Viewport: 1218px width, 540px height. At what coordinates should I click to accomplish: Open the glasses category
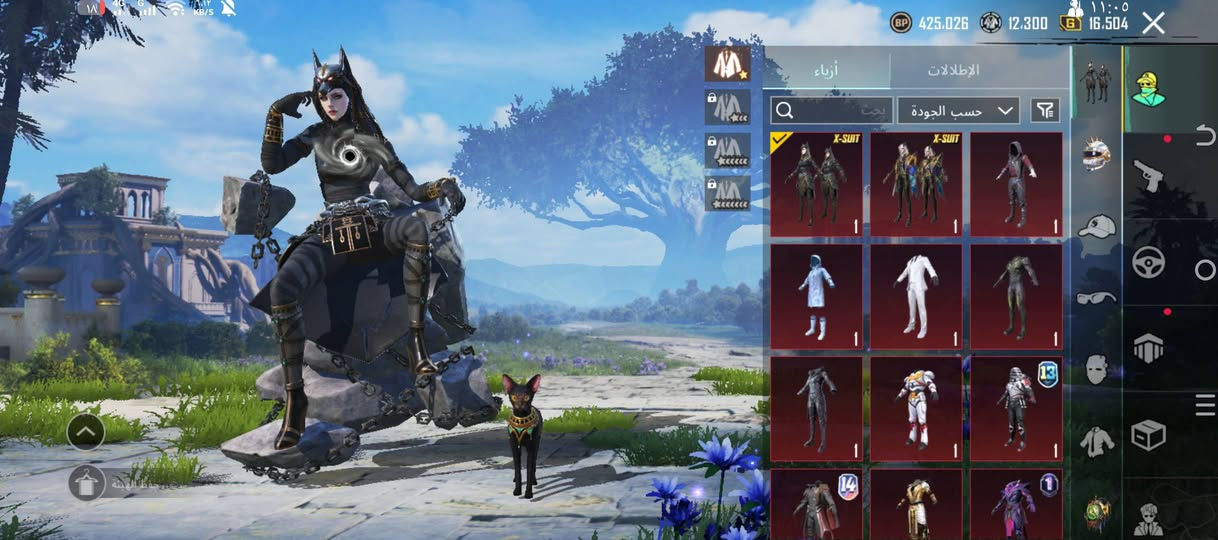point(1097,297)
